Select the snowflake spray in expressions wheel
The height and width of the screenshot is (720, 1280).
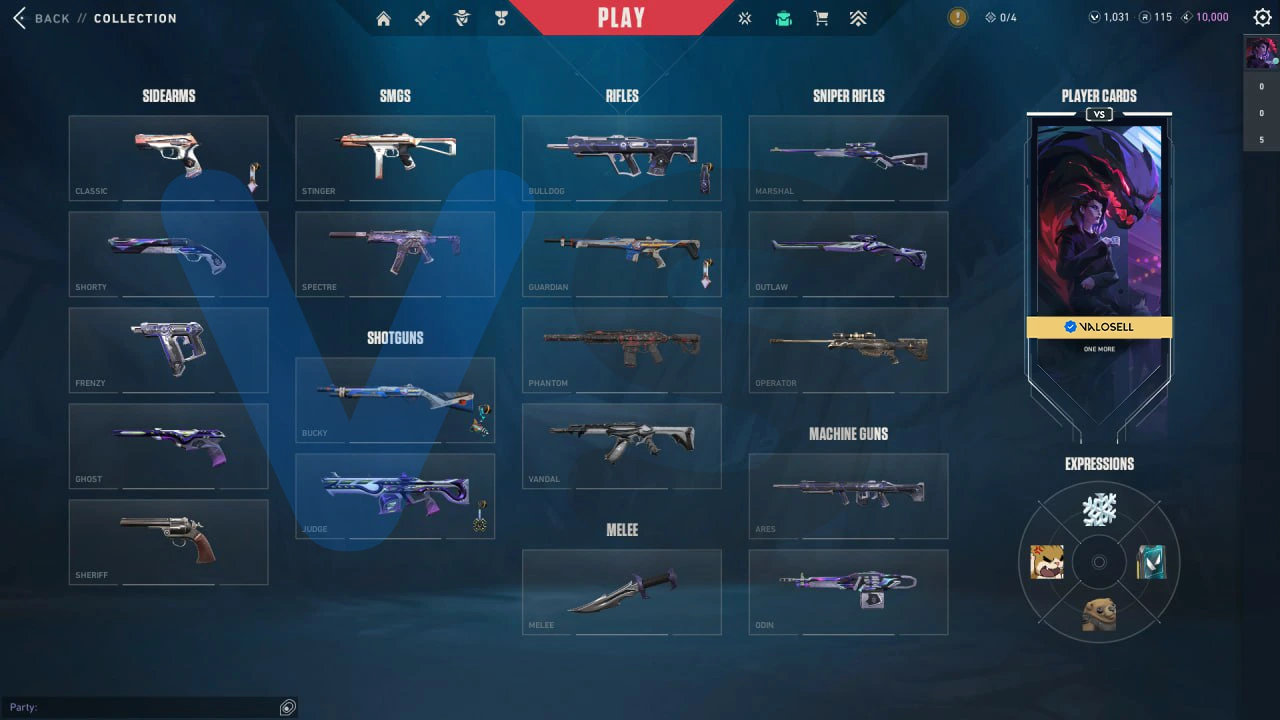(1099, 510)
